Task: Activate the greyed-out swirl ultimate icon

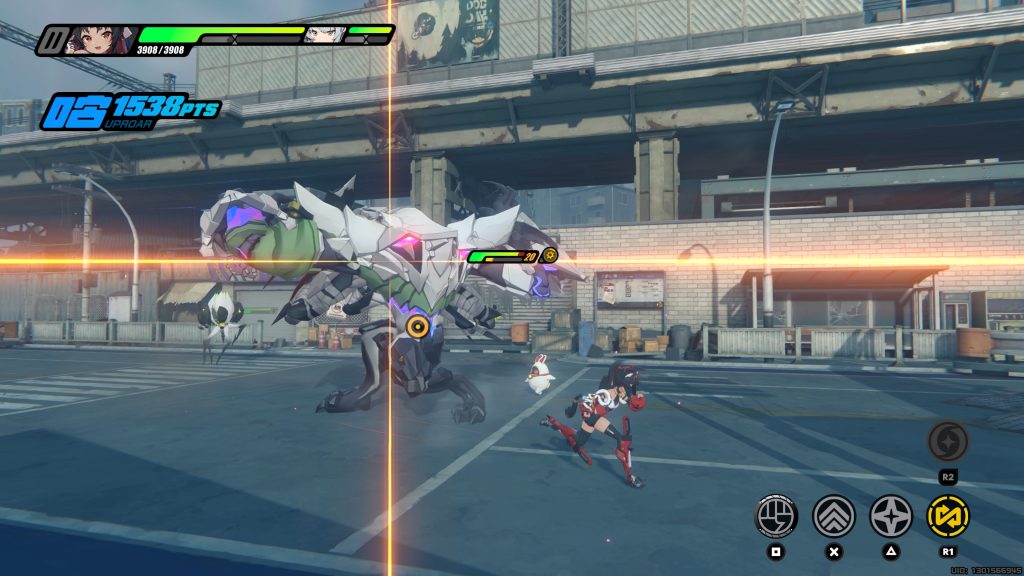Action: (946, 440)
